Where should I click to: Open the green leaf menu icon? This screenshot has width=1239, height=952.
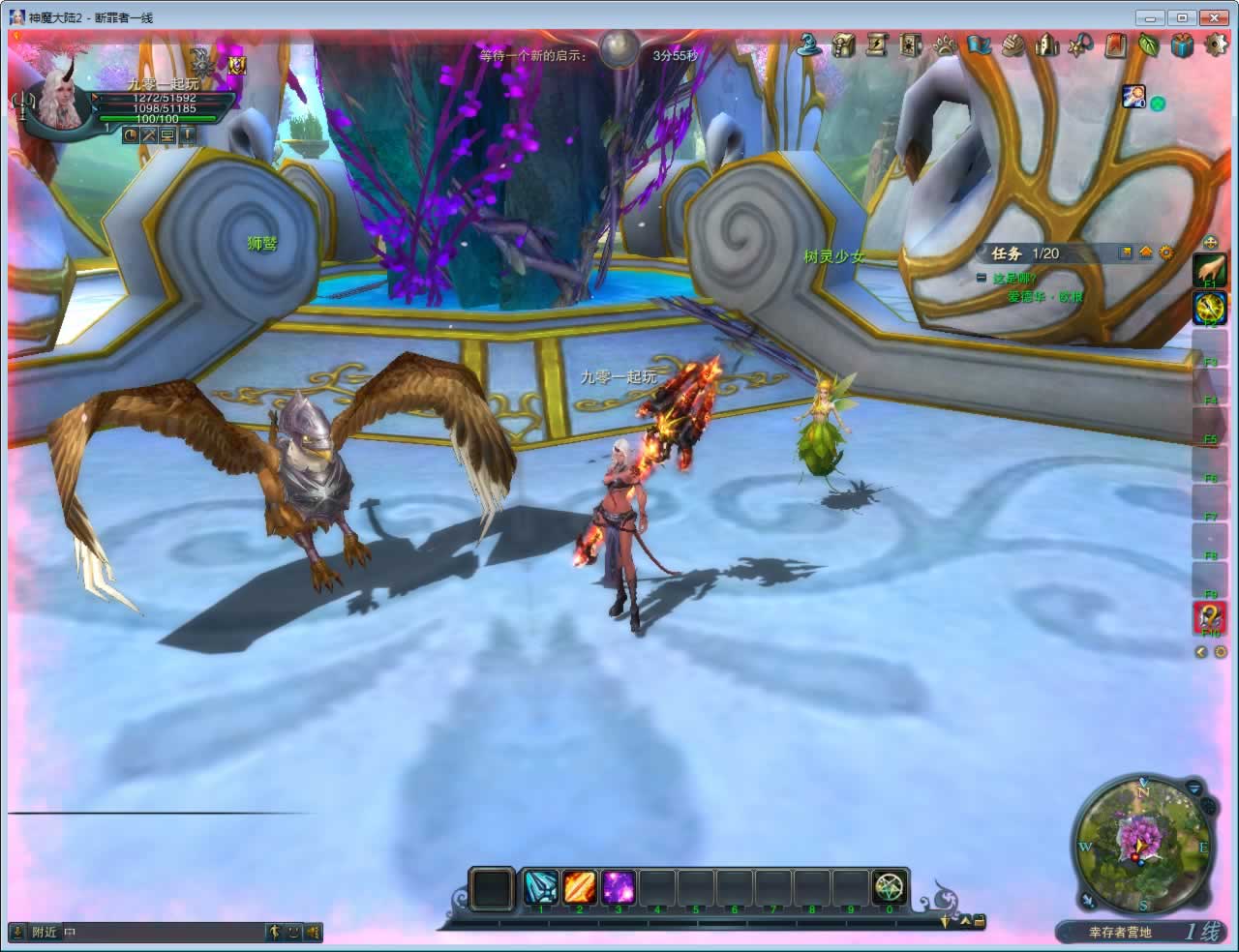pyautogui.click(x=1149, y=45)
